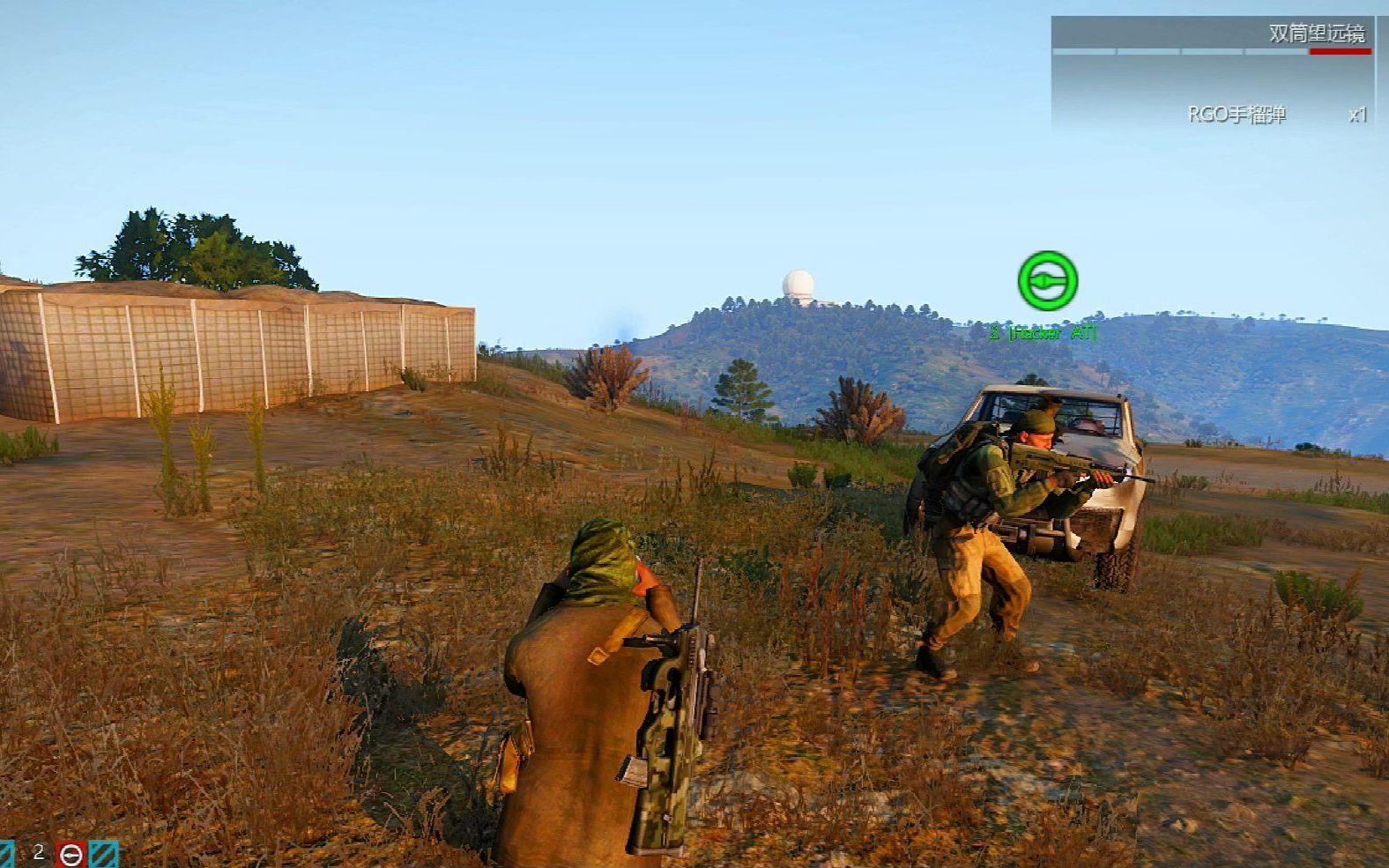The image size is (1389, 868).
Task: Select the green Hacker AT squad marker
Action: click(x=1048, y=281)
